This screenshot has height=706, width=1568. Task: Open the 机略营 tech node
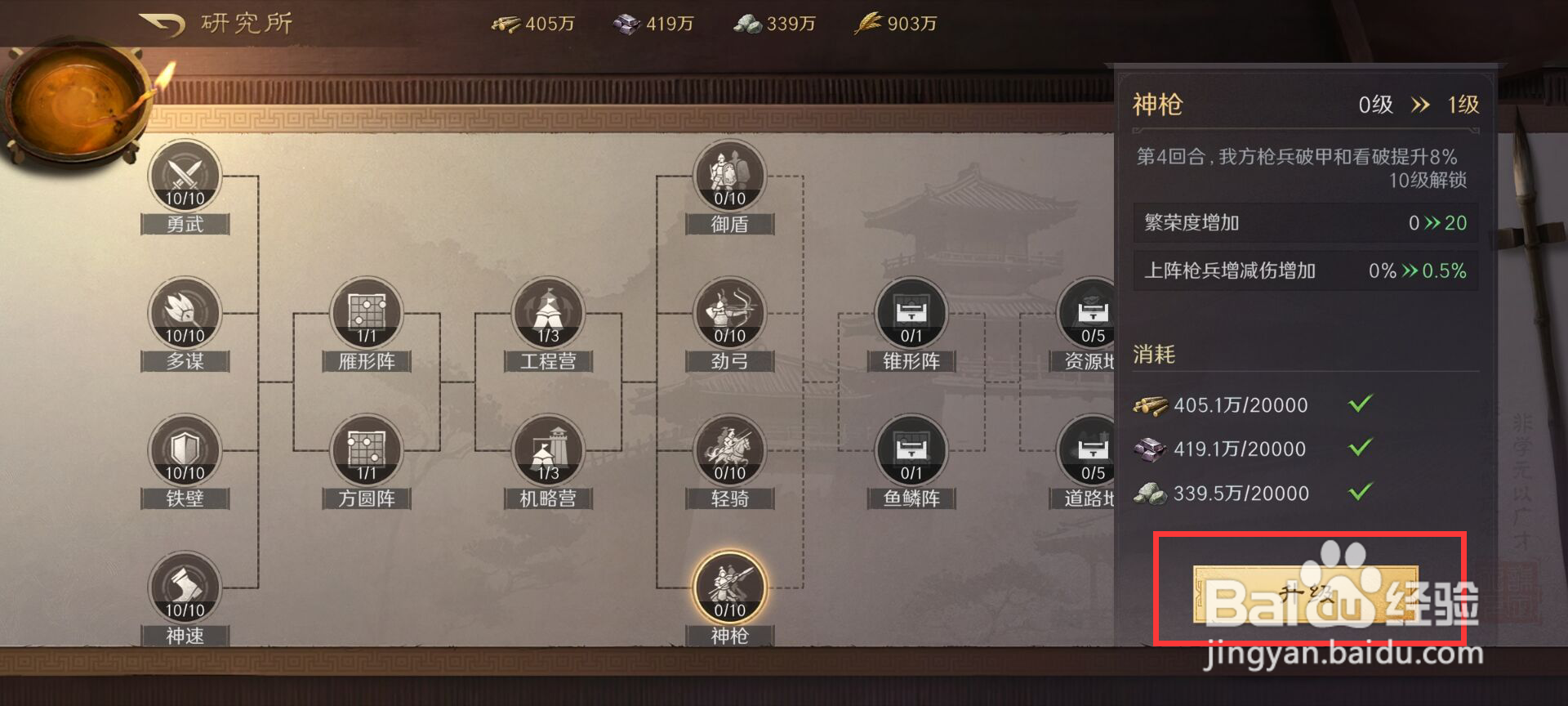(547, 450)
